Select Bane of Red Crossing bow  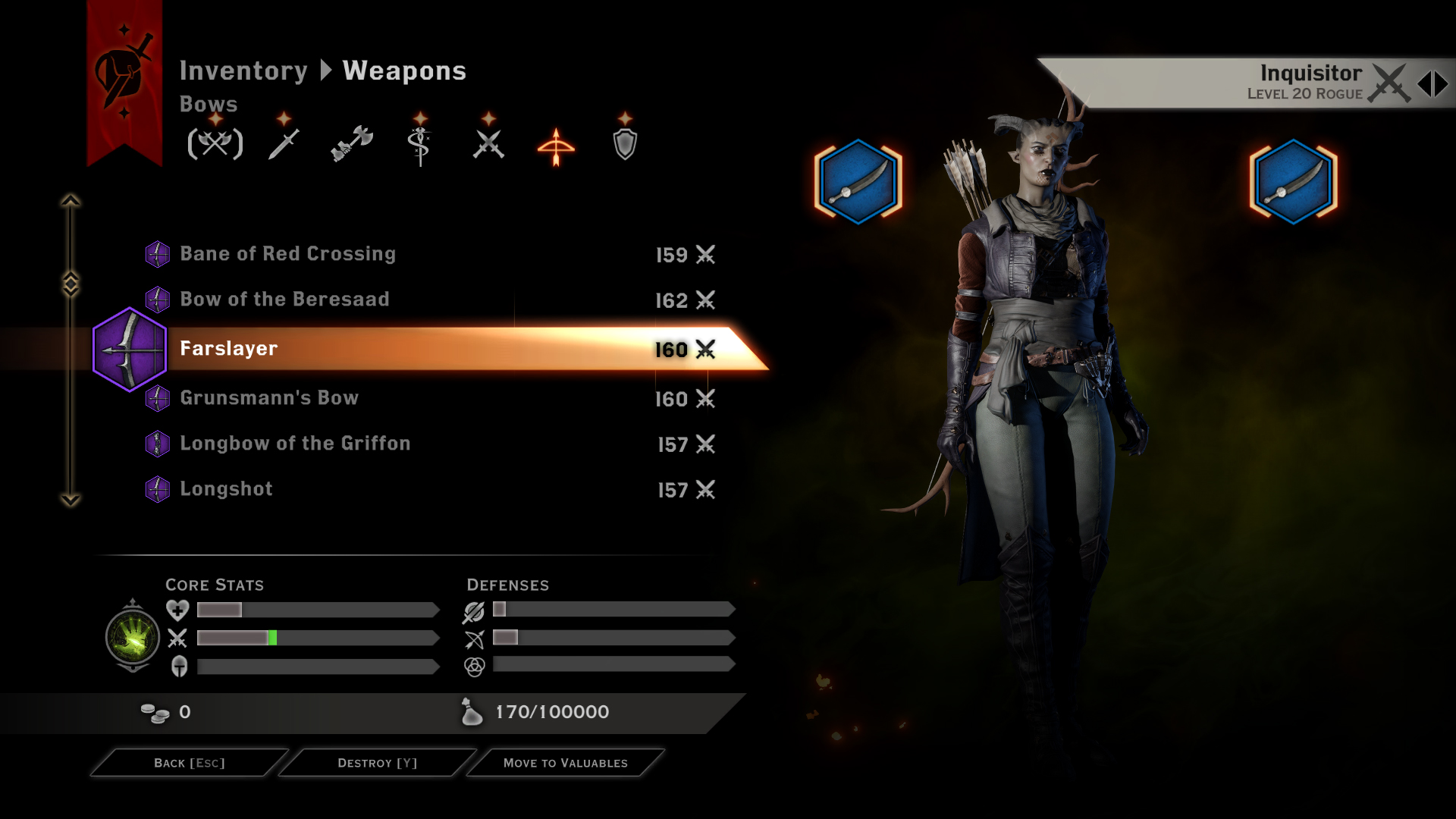click(288, 254)
